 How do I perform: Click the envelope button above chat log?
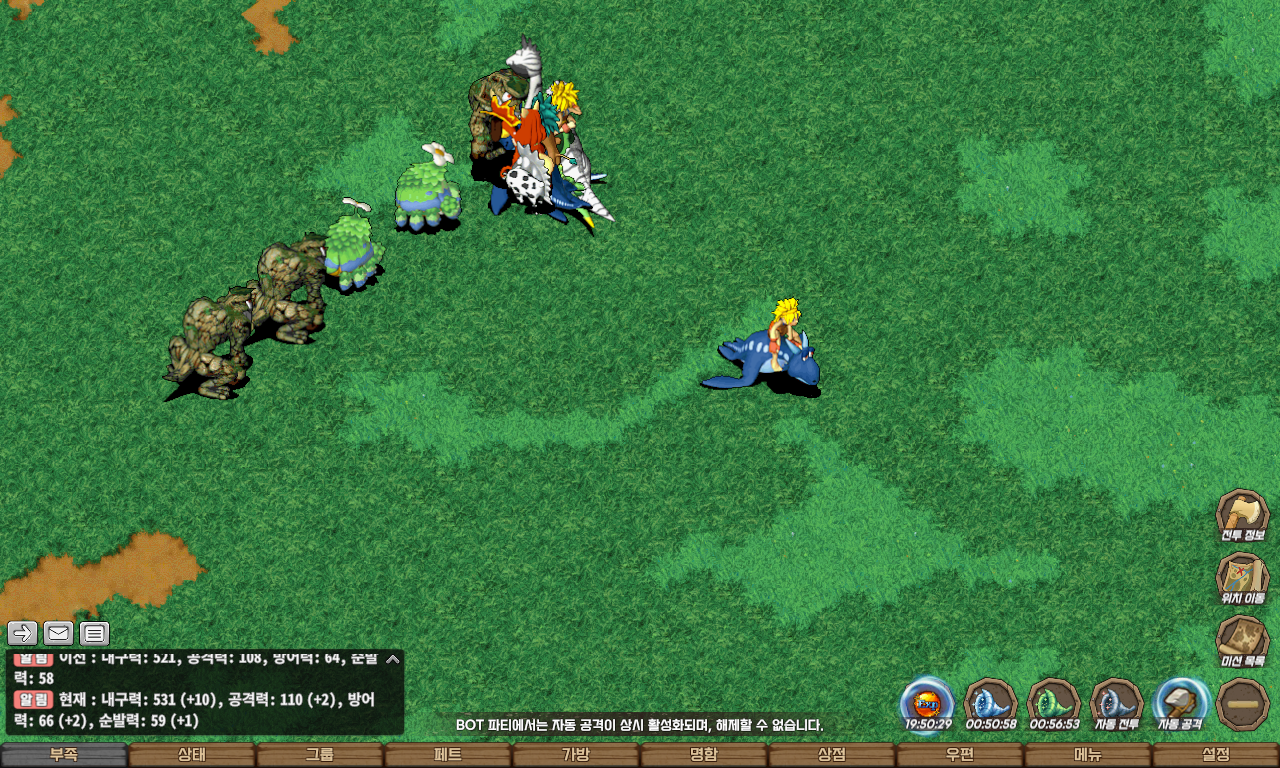coord(58,633)
